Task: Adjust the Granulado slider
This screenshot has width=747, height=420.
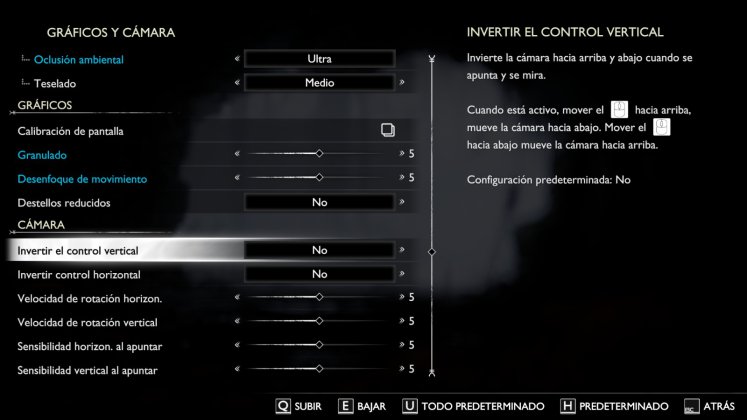Action: click(319, 154)
